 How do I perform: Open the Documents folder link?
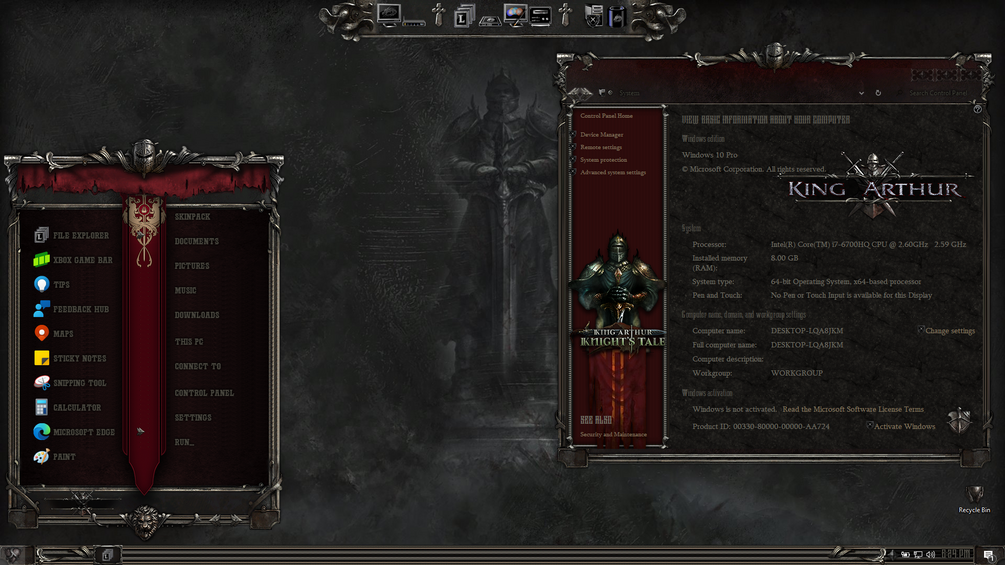[196, 242]
